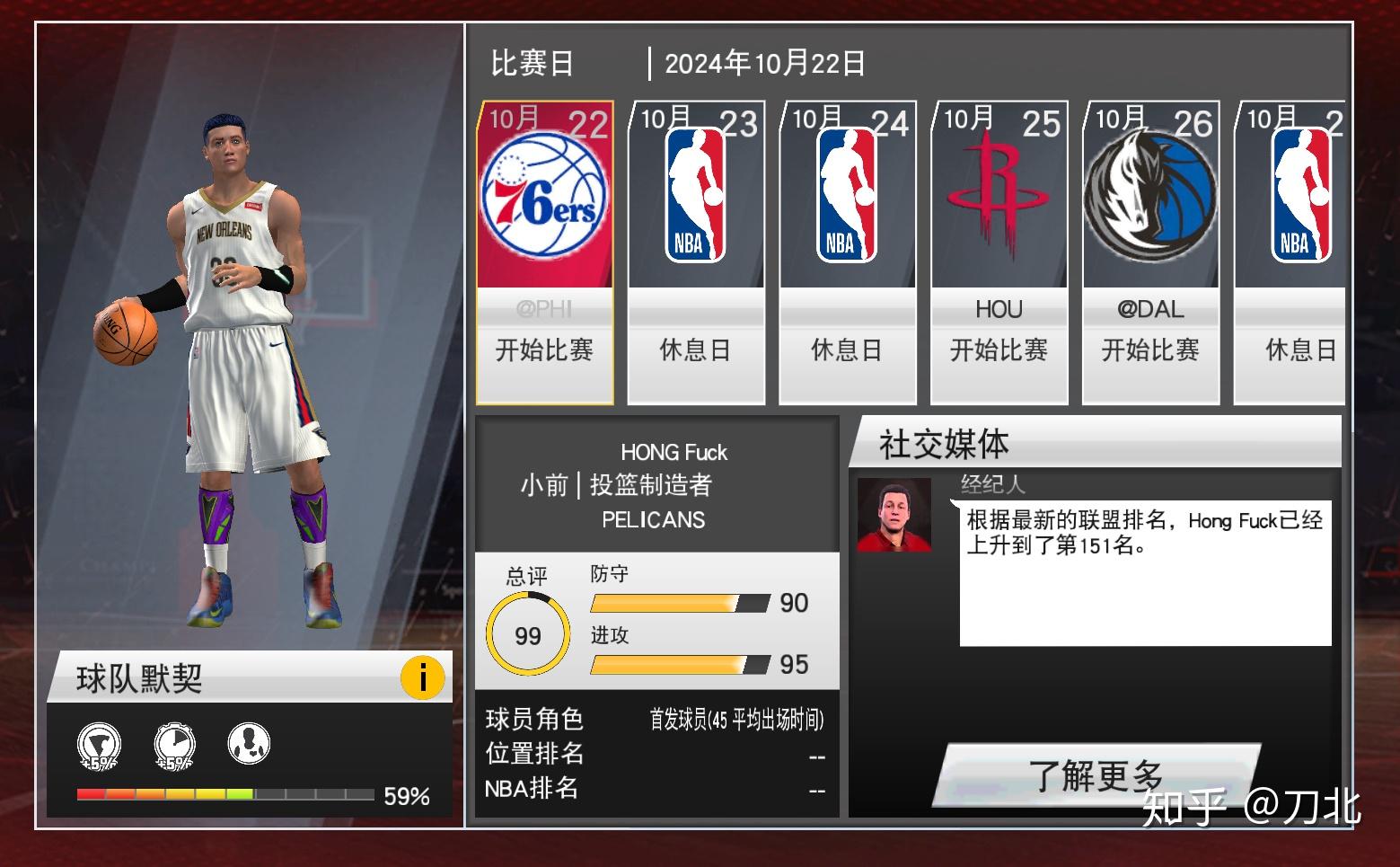Click the clock +5% chemistry icon
1400x867 pixels.
(x=172, y=746)
